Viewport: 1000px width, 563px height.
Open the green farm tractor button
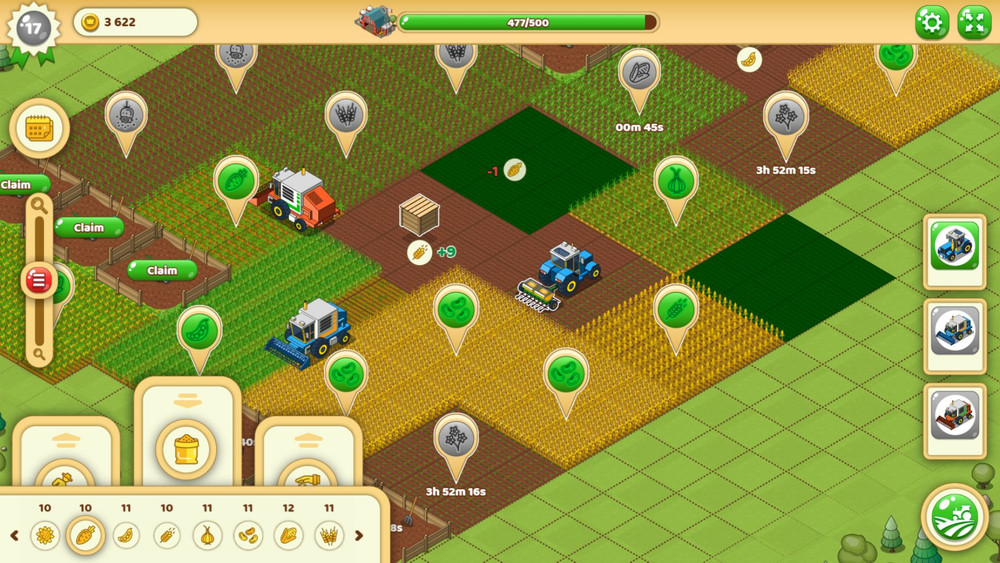955,517
